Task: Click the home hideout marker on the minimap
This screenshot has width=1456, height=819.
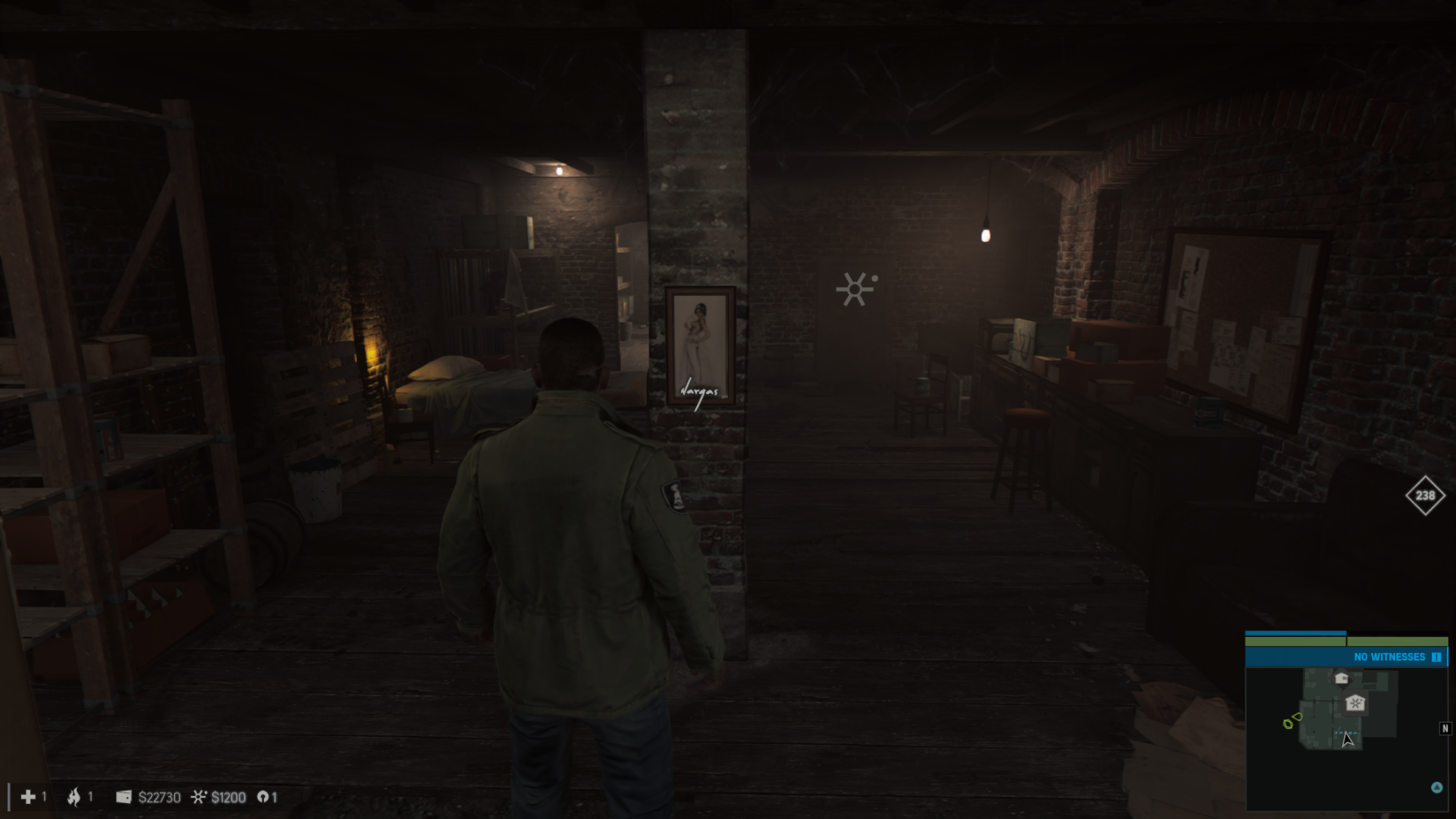Action: point(1342,679)
